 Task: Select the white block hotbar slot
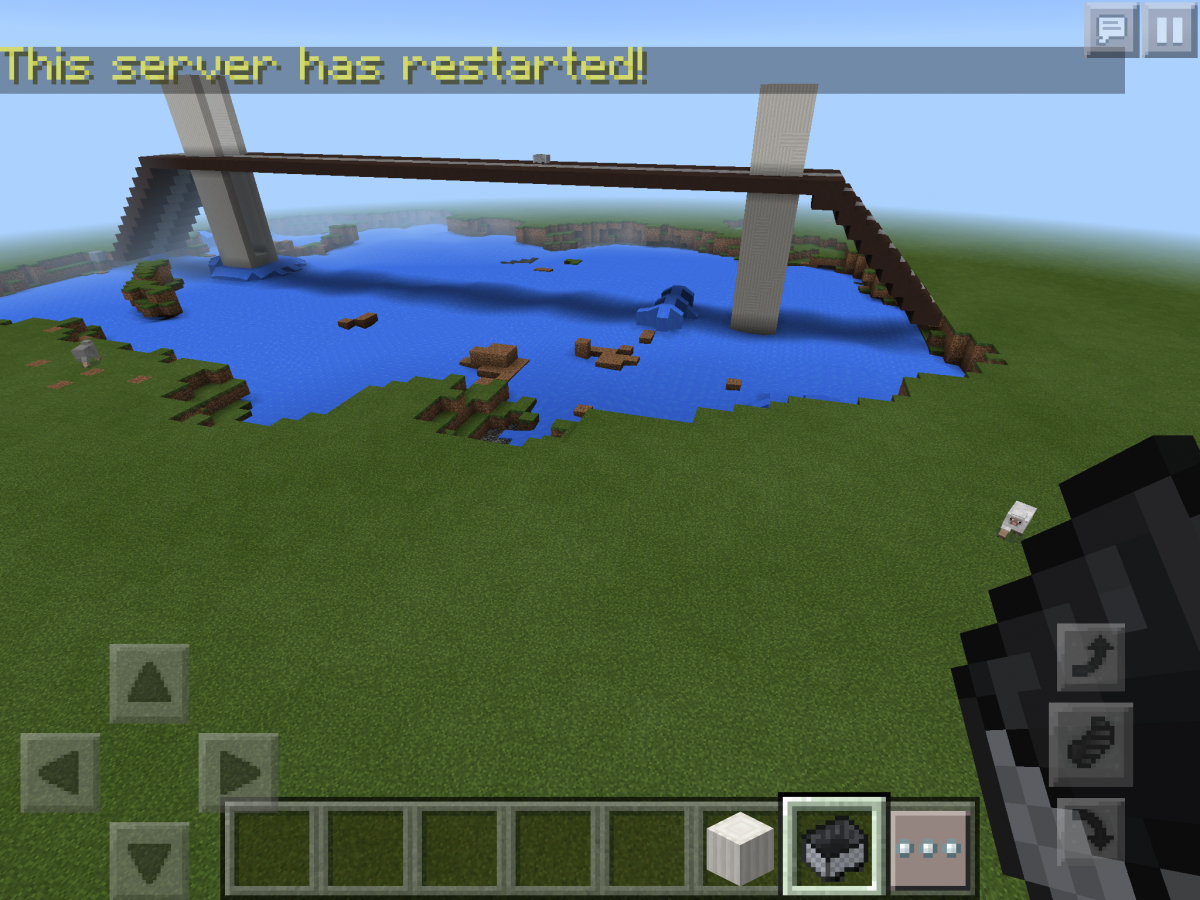pyautogui.click(x=739, y=848)
